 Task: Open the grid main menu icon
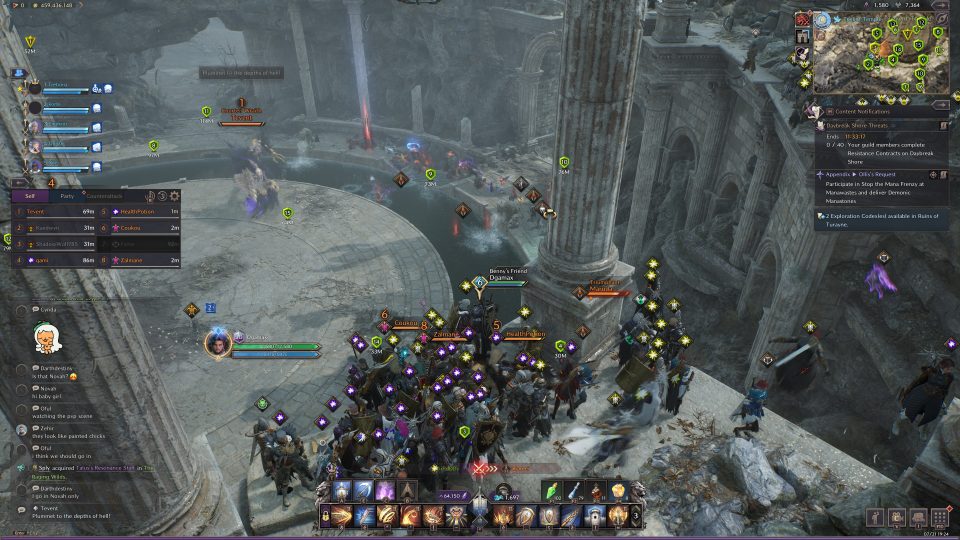coord(939,517)
